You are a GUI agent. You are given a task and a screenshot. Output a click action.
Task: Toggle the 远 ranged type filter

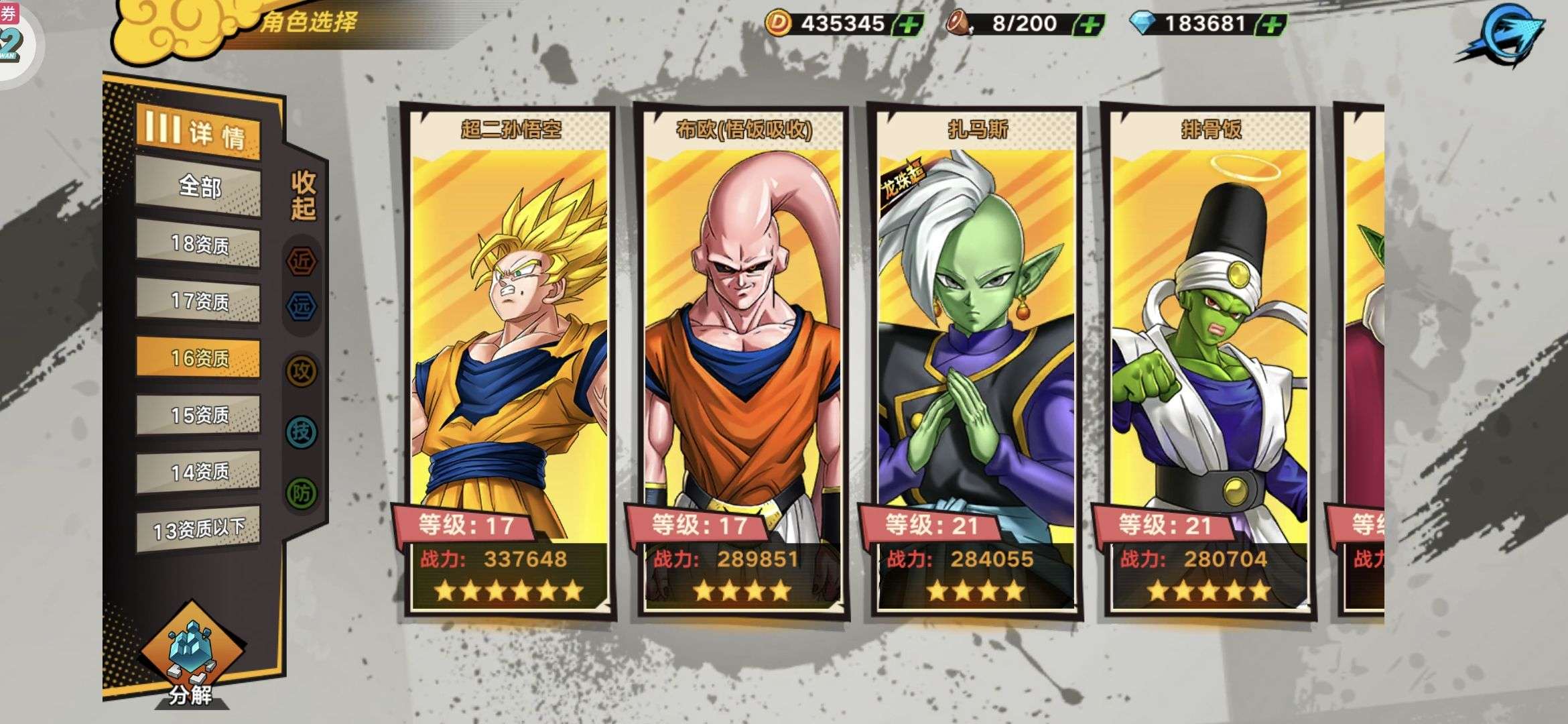(302, 306)
